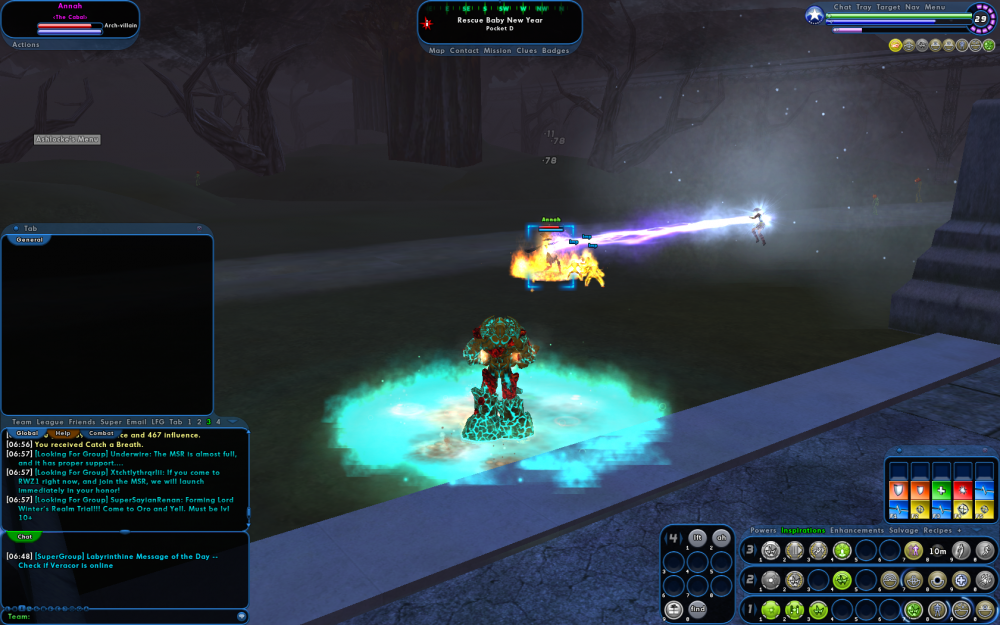View the Badges window
1000x625 pixels.
point(556,50)
